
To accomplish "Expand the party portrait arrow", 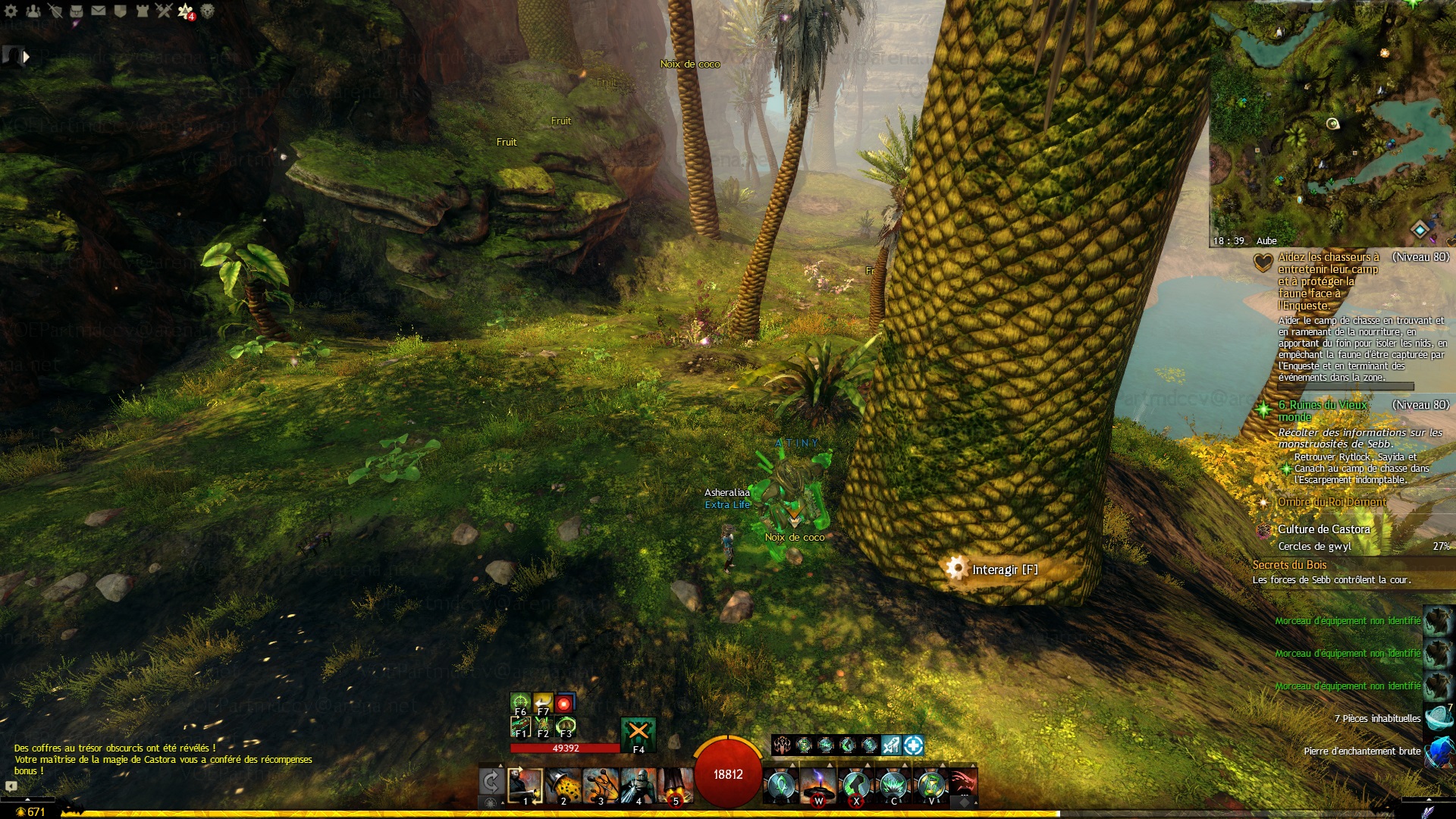I will (27, 56).
